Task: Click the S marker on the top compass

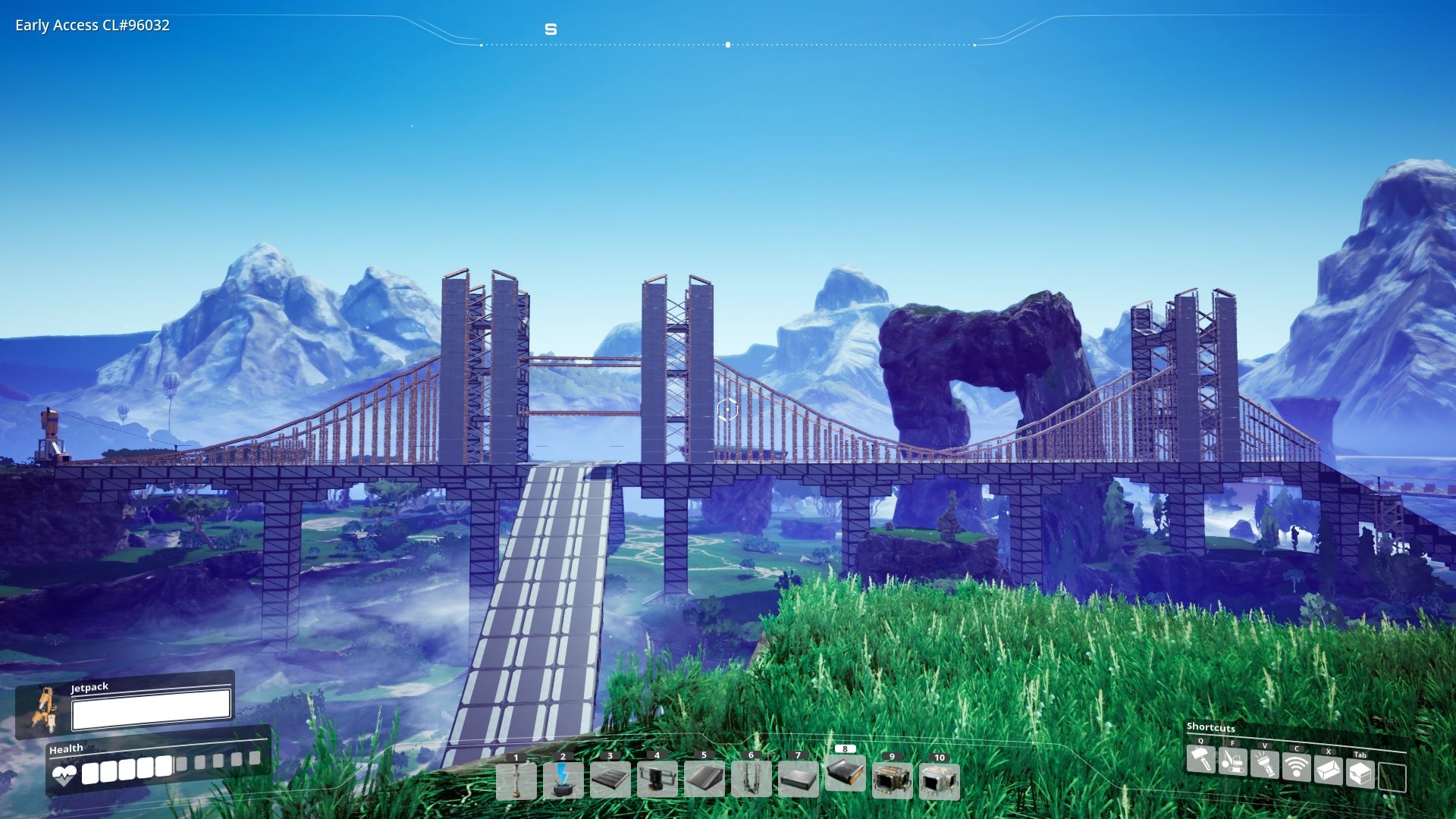Action: click(x=551, y=29)
